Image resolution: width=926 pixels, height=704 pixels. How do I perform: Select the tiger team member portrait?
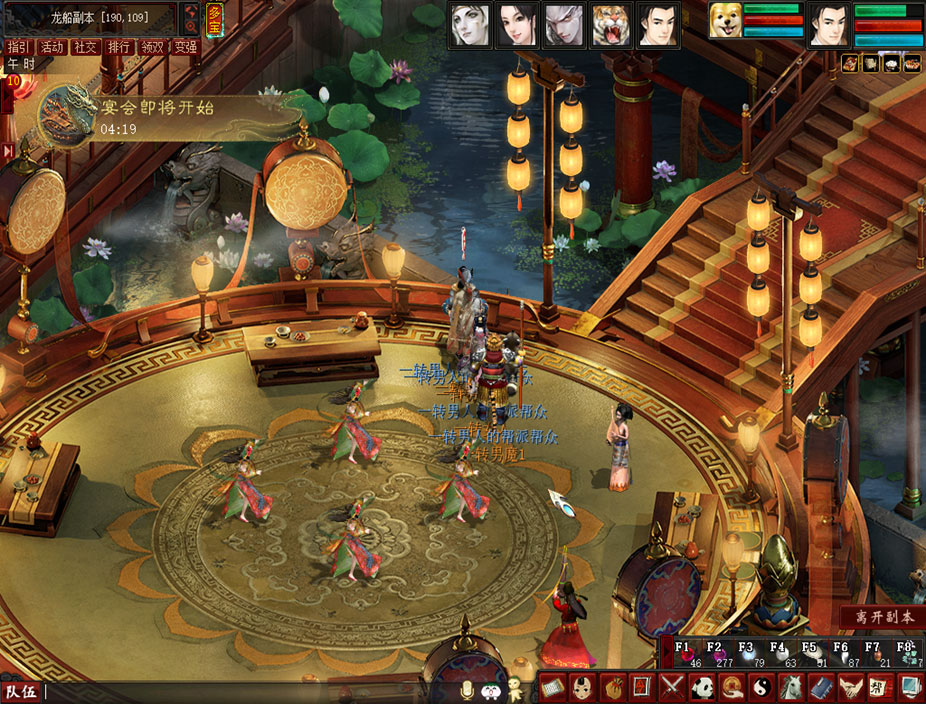[609, 26]
